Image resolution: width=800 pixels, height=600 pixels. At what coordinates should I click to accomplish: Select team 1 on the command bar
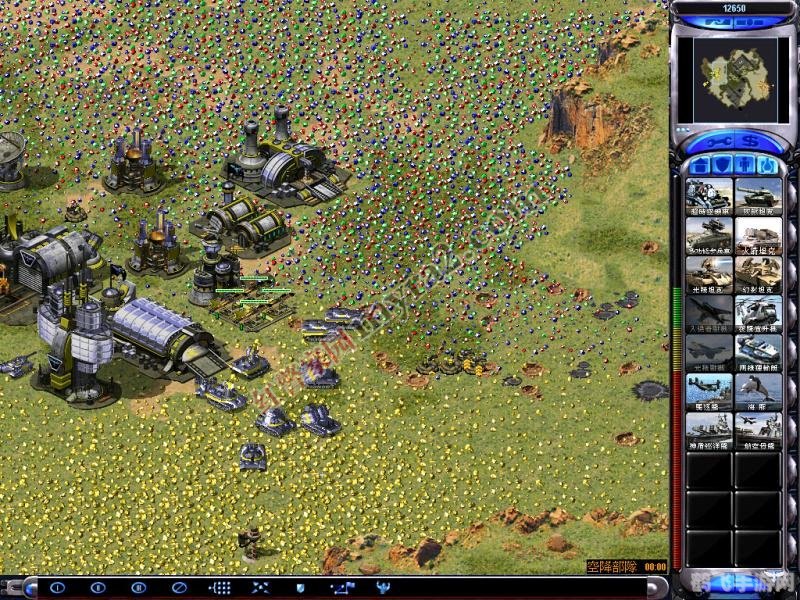(57, 588)
